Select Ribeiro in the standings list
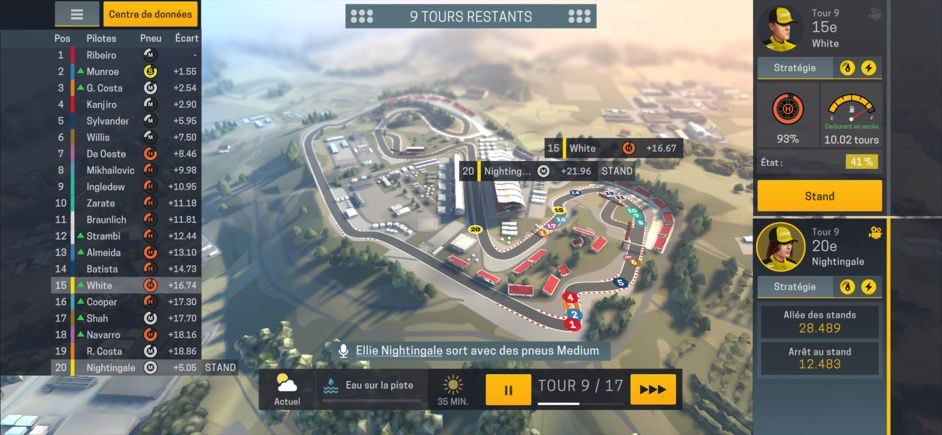Viewport: 942px width, 435px height. coord(101,55)
